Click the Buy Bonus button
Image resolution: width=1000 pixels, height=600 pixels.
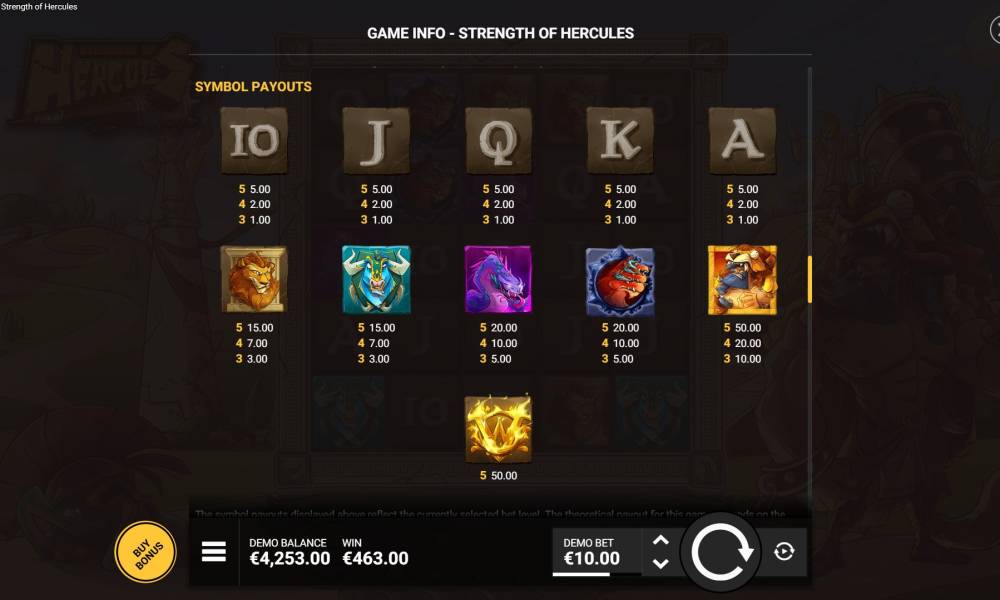pyautogui.click(x=146, y=551)
